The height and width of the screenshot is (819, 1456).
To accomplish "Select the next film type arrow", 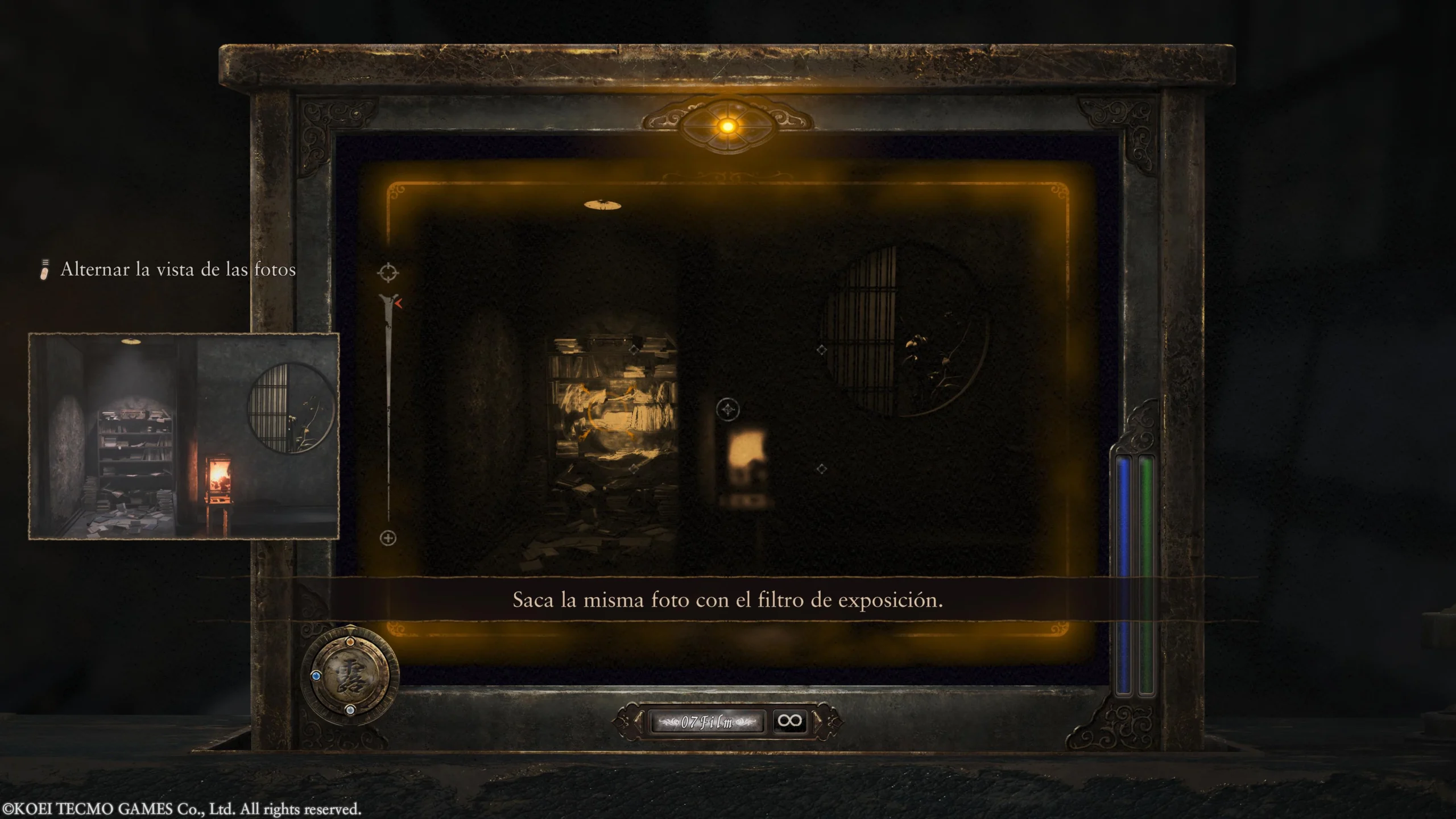I will point(818,722).
